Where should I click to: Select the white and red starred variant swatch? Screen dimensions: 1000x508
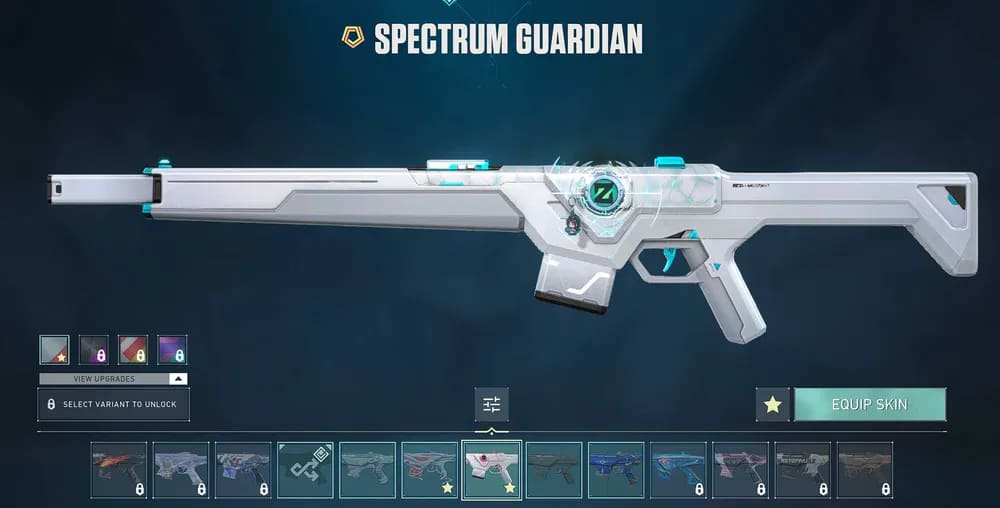[54, 350]
